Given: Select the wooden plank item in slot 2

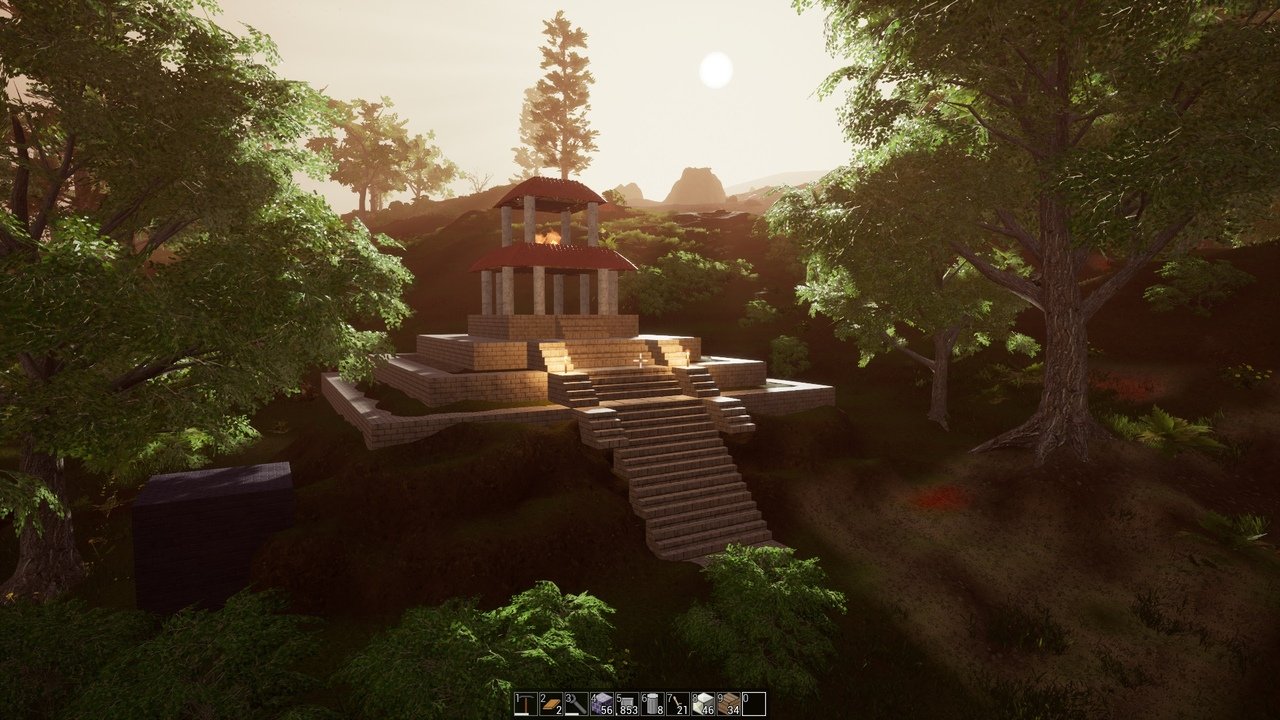Looking at the screenshot, I should coord(549,703).
